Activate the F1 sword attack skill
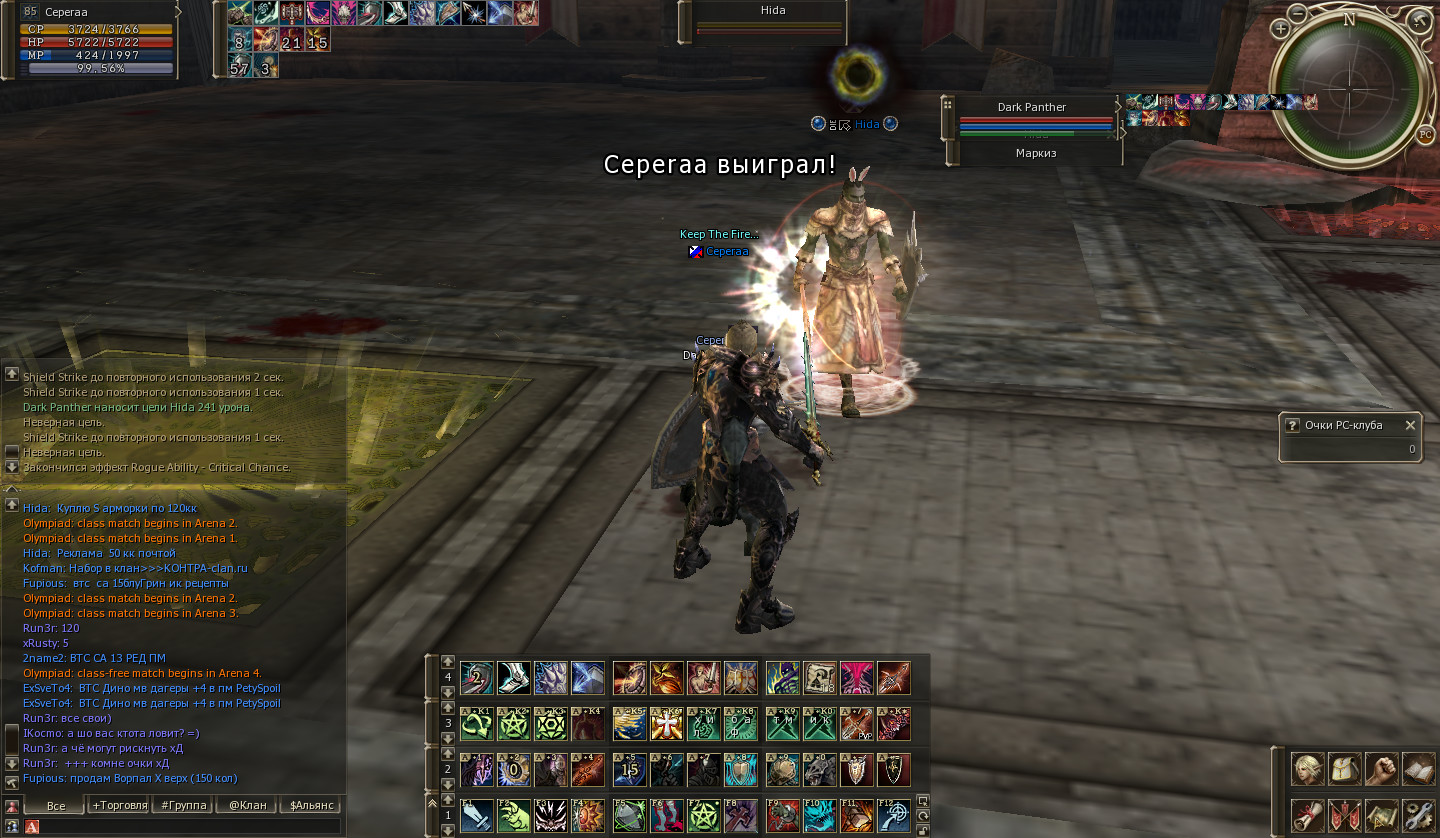Viewport: 1440px width, 838px height. [x=476, y=815]
